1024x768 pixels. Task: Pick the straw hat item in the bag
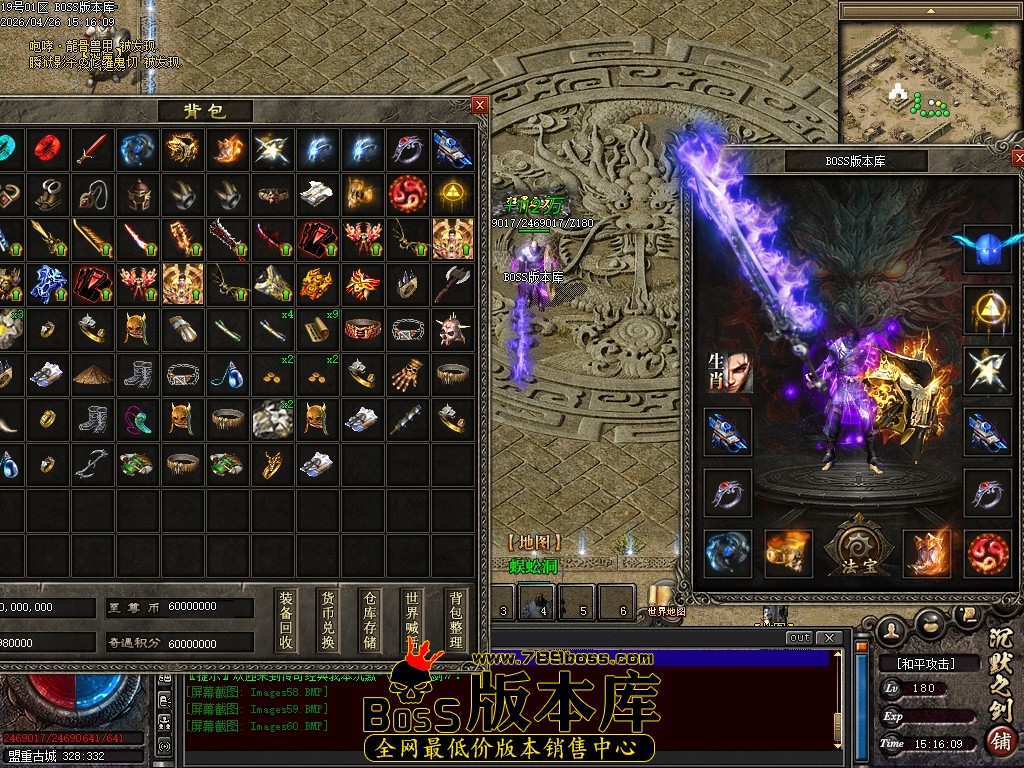point(92,374)
